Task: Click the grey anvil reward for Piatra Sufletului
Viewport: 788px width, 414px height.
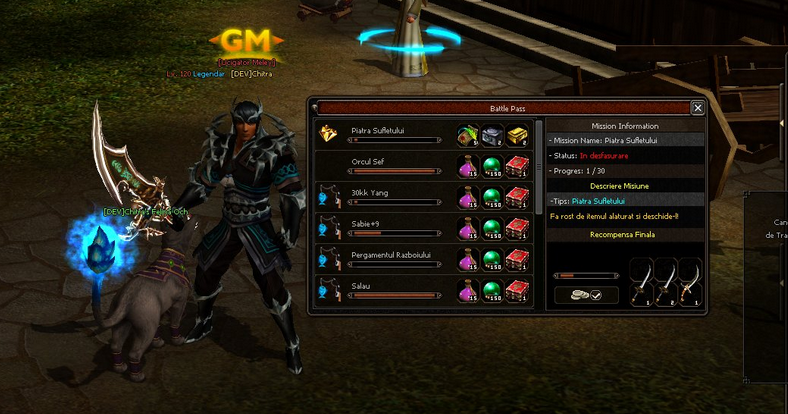Action: tap(492, 135)
